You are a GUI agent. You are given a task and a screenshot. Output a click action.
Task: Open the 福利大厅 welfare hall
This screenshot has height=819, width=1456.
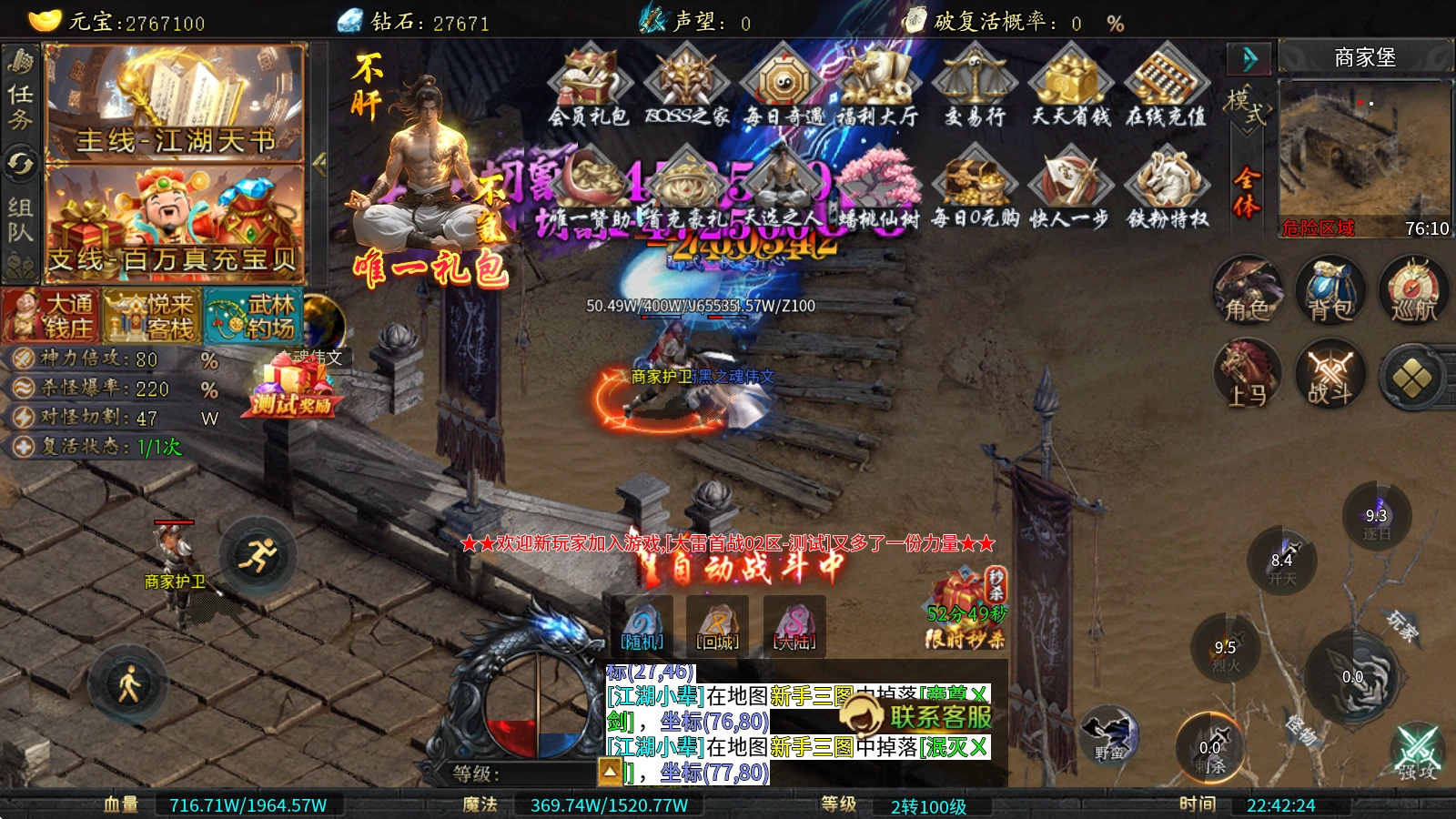(876, 87)
